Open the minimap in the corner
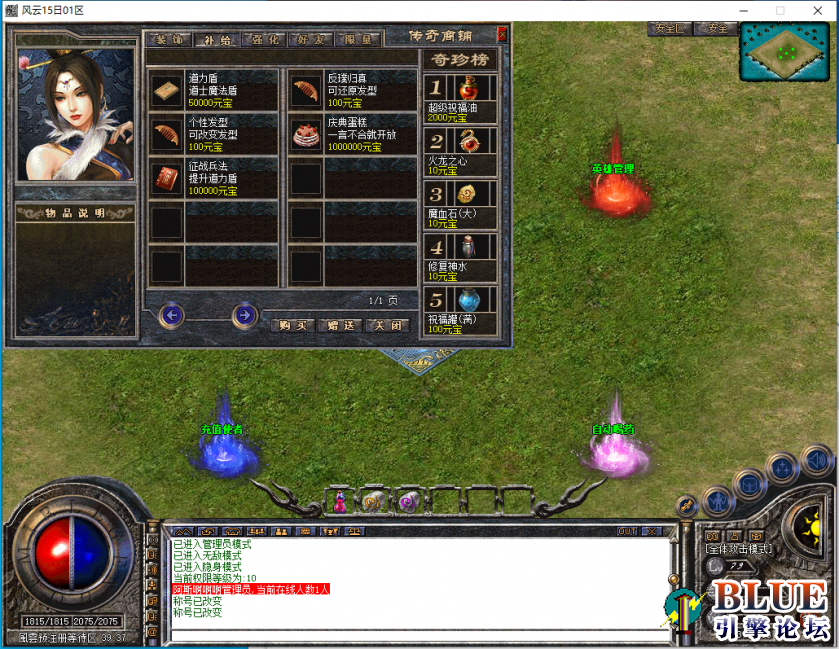The height and width of the screenshot is (649, 839). click(786, 50)
